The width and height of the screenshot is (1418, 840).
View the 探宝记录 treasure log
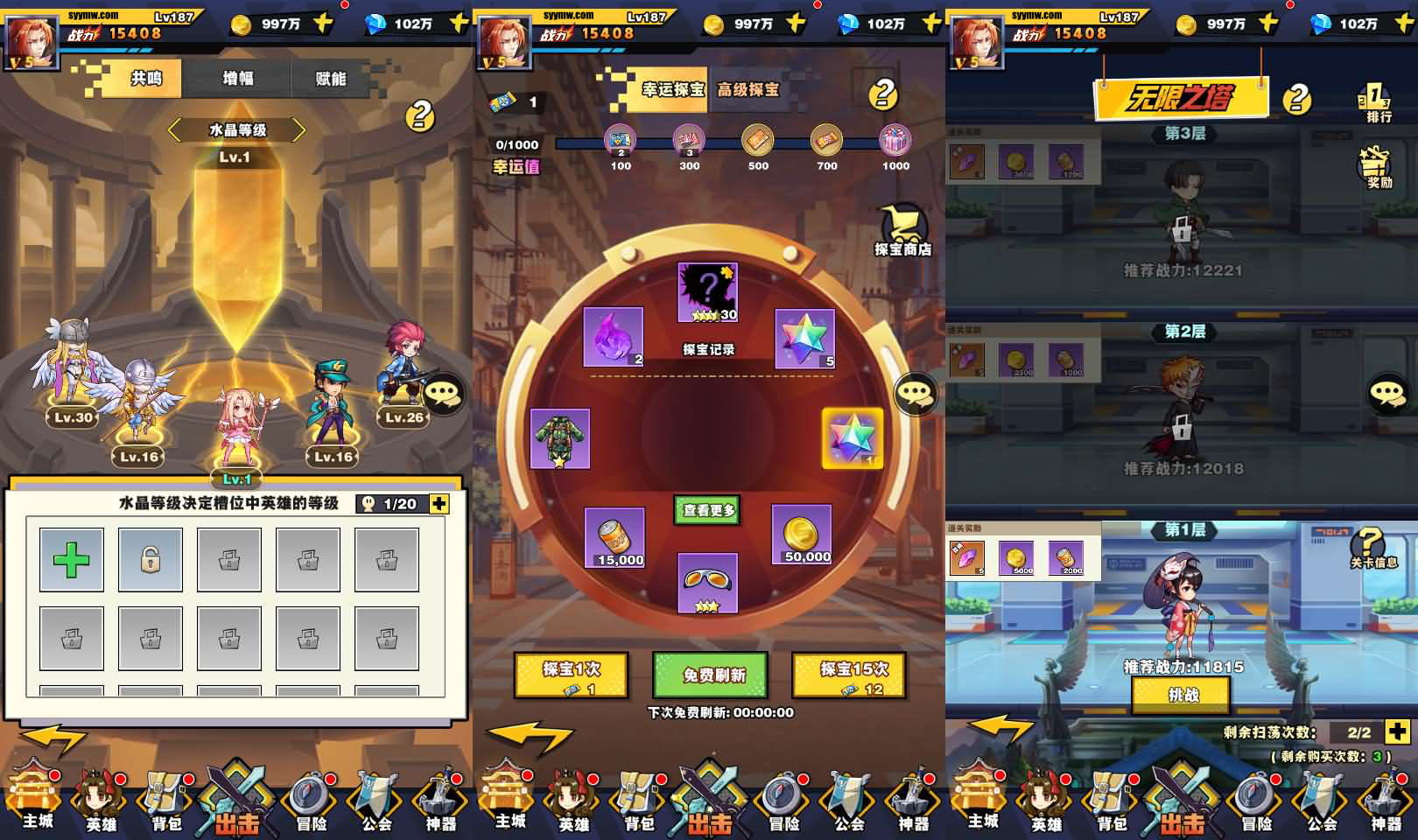click(708, 349)
